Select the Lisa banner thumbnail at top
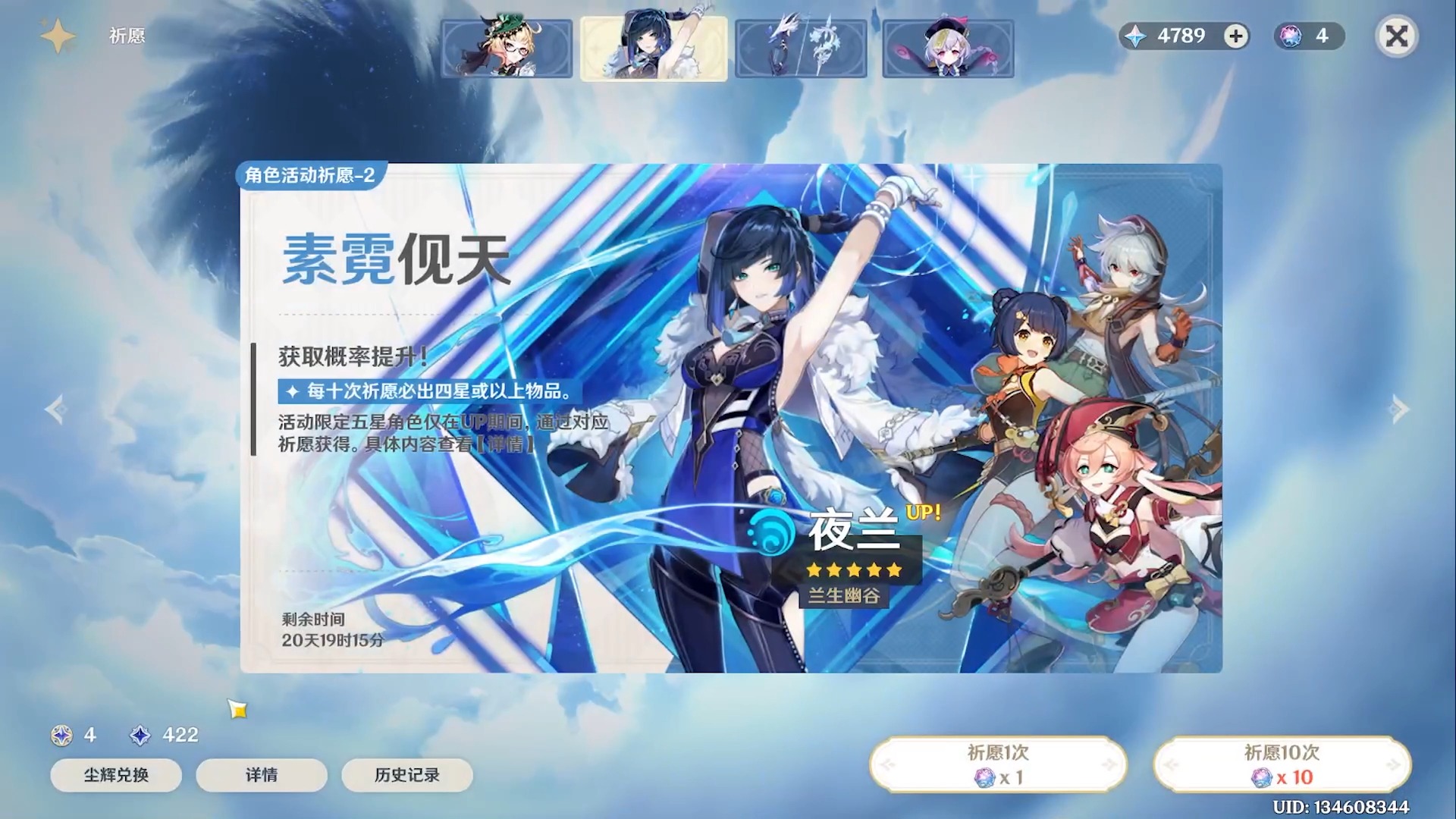 point(507,49)
